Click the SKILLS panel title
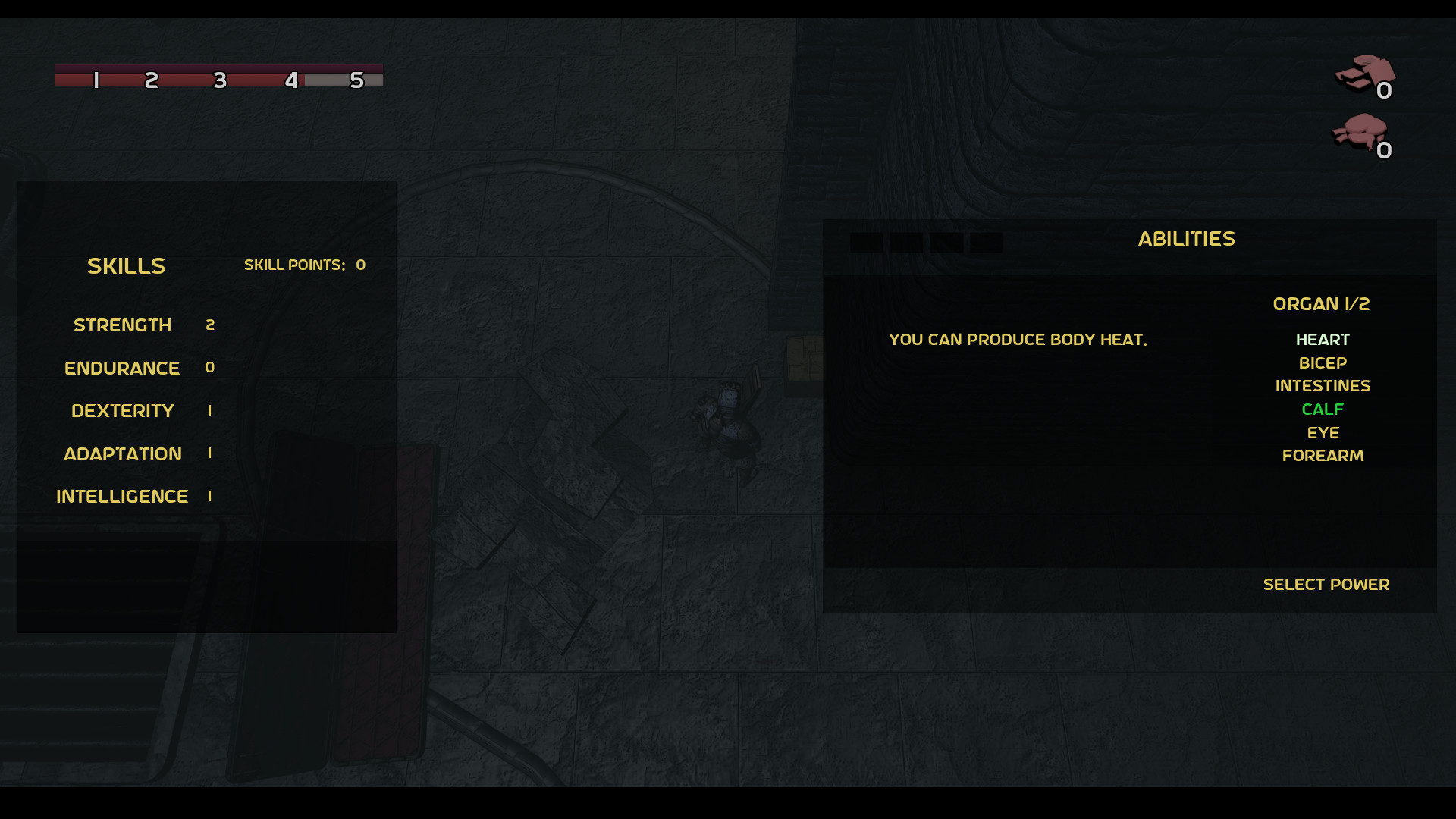This screenshot has width=1456, height=819. click(126, 265)
